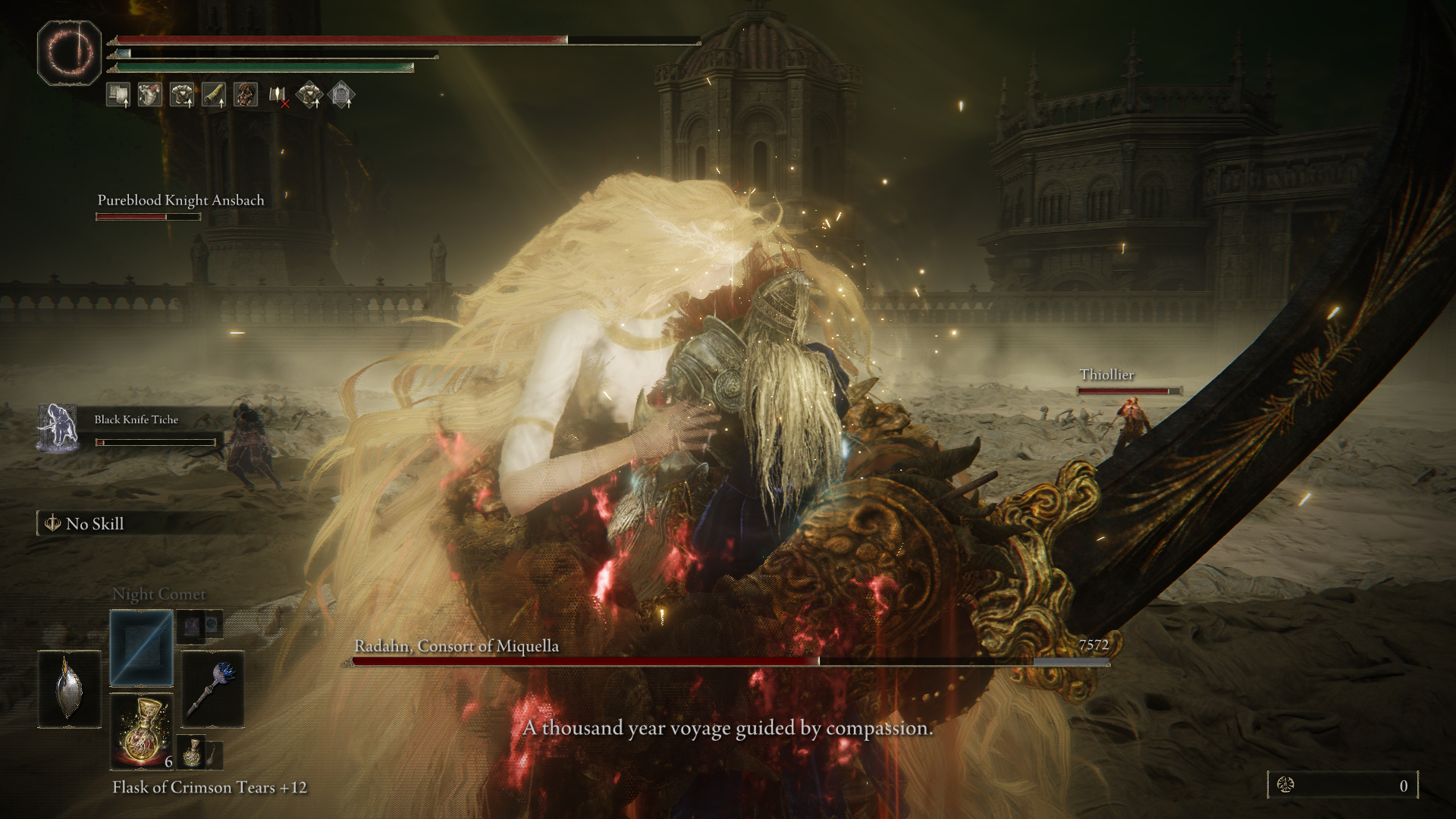Inspect the red-haired torso buff icon
1456x819 pixels.
150,95
